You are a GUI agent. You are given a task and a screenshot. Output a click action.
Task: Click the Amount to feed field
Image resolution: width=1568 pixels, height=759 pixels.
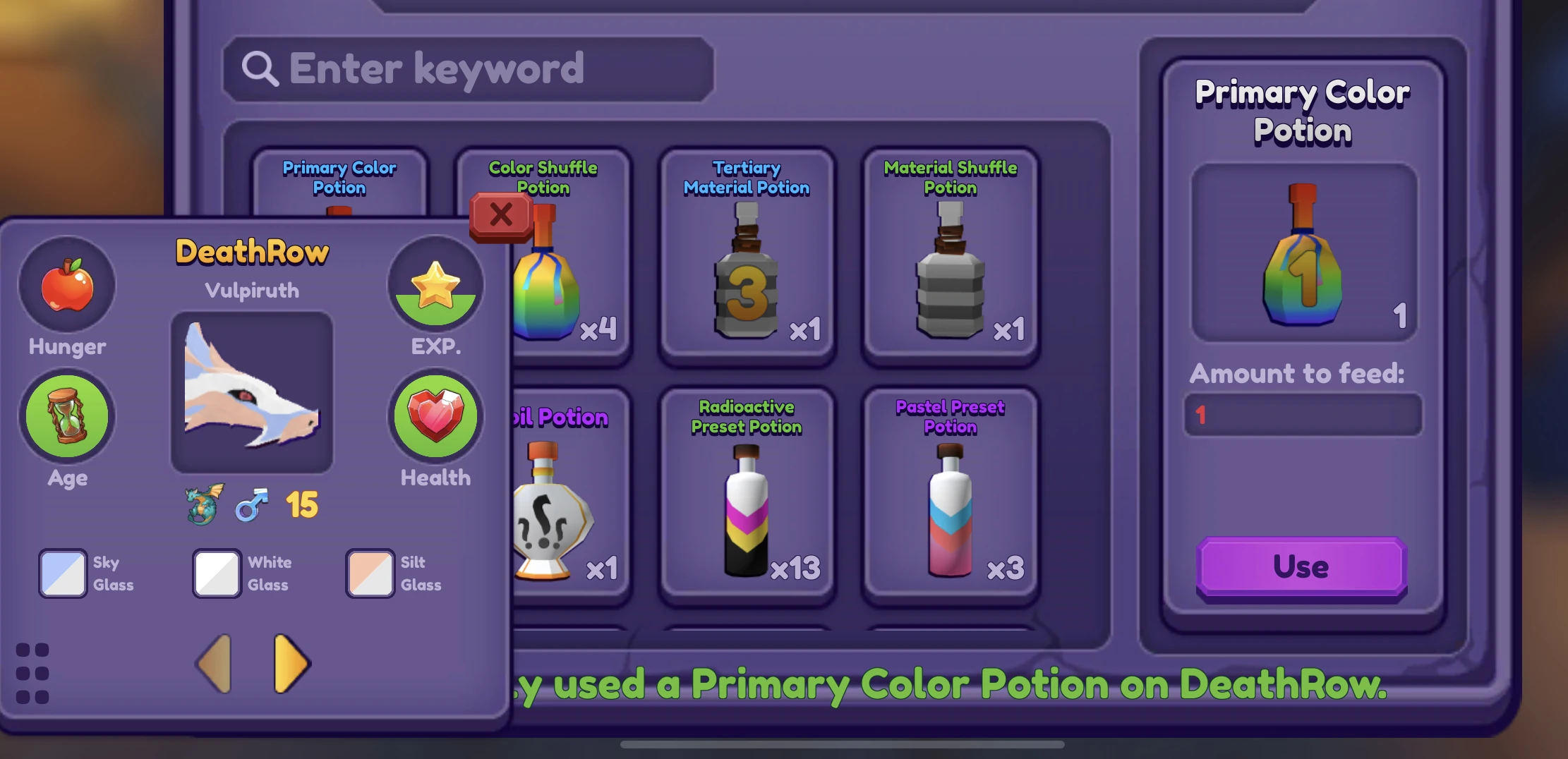click(x=1302, y=416)
